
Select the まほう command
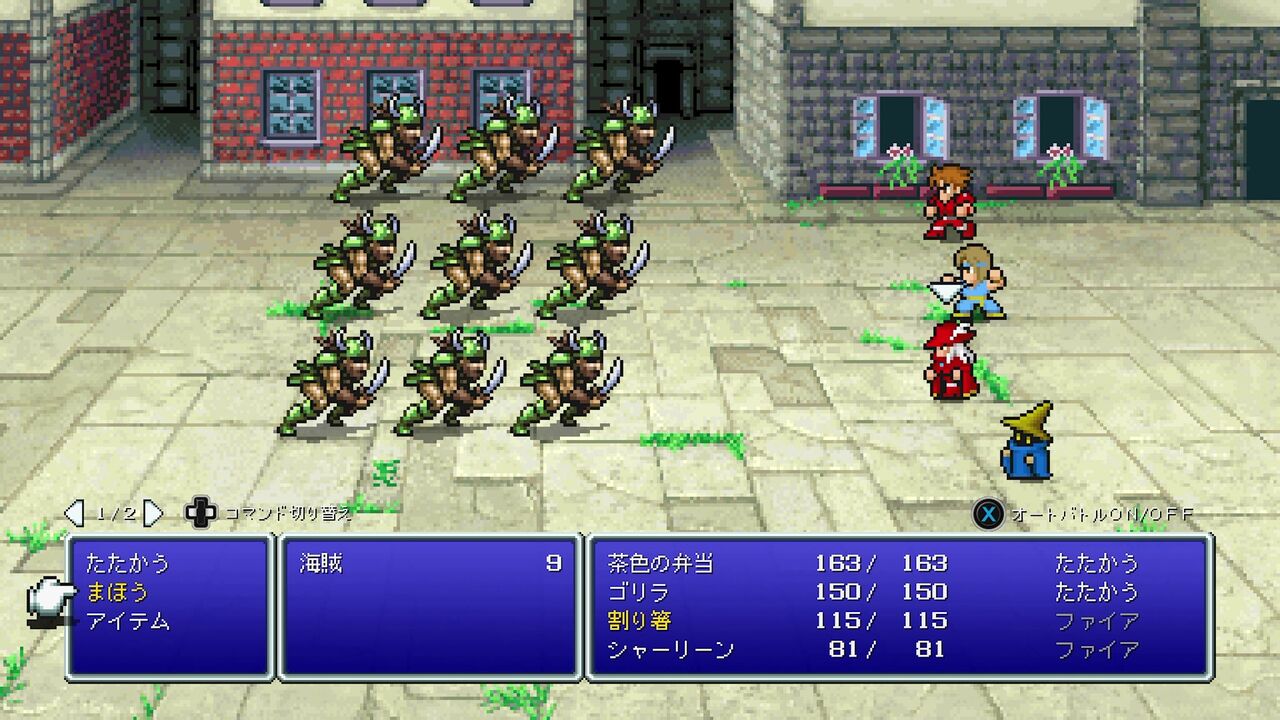pyautogui.click(x=117, y=592)
